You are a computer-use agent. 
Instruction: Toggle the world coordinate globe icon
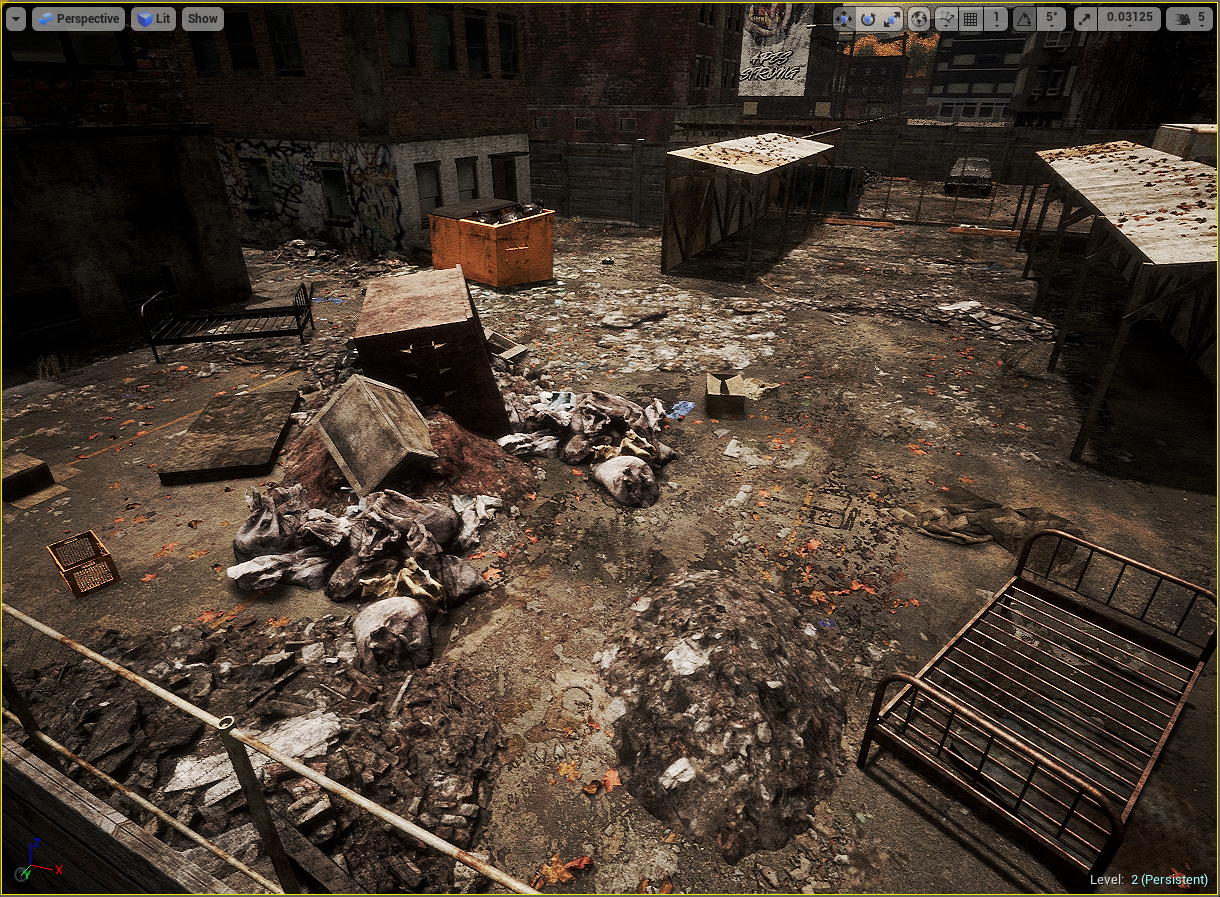point(920,19)
